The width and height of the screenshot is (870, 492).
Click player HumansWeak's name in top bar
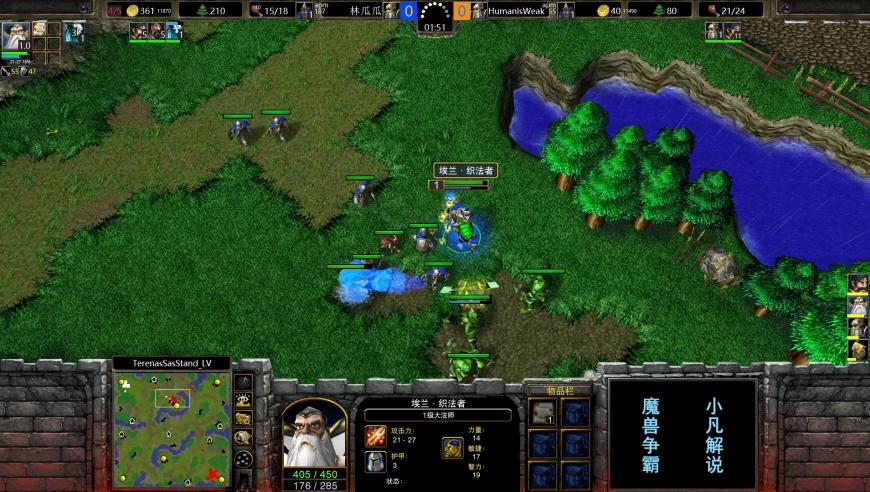517,10
